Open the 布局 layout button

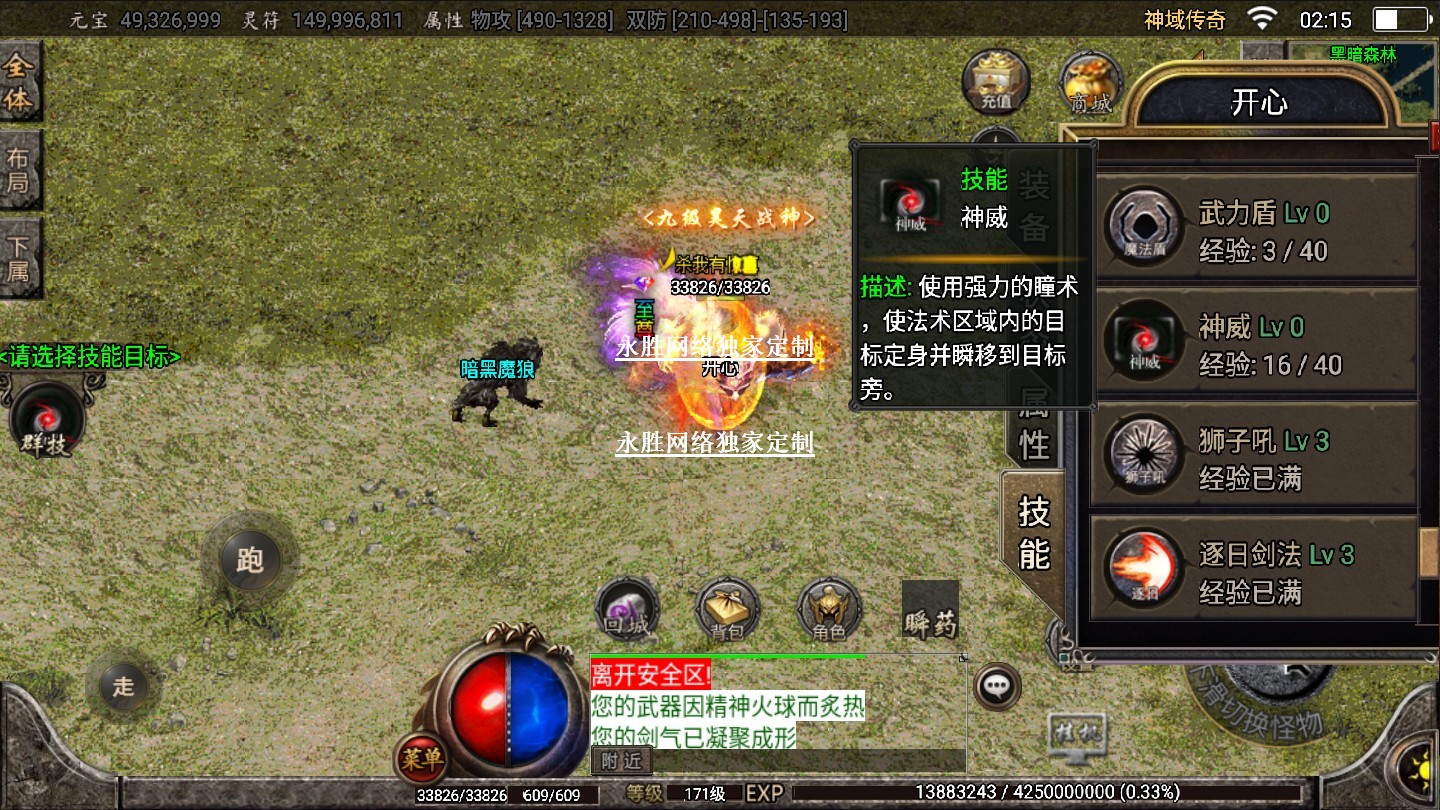pyautogui.click(x=19, y=171)
